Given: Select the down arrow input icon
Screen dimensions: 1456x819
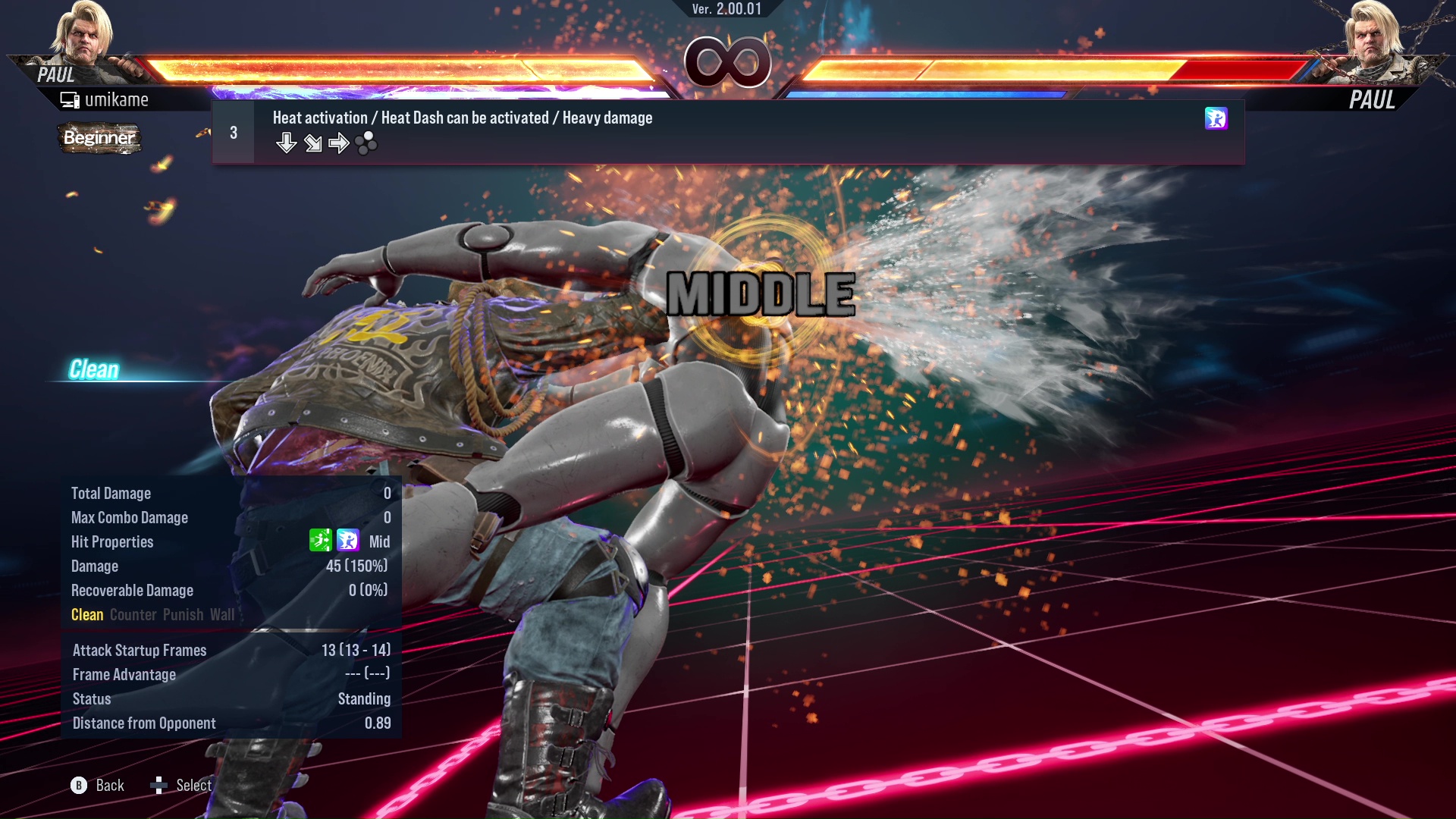Looking at the screenshot, I should pyautogui.click(x=287, y=143).
